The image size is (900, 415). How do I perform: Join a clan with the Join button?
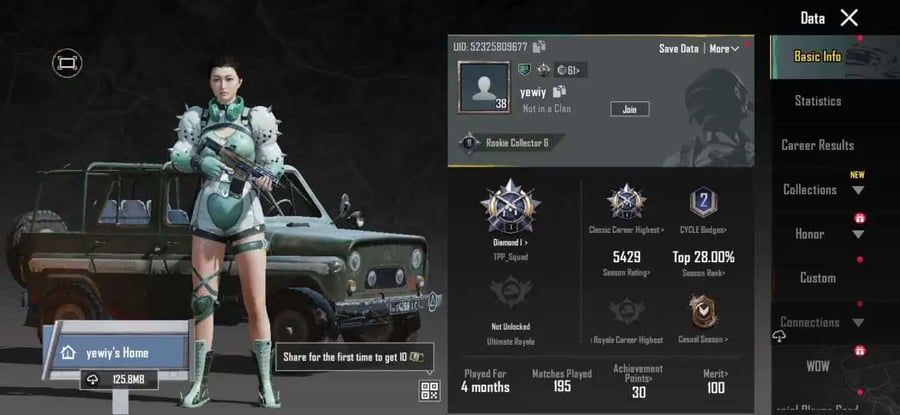(629, 109)
